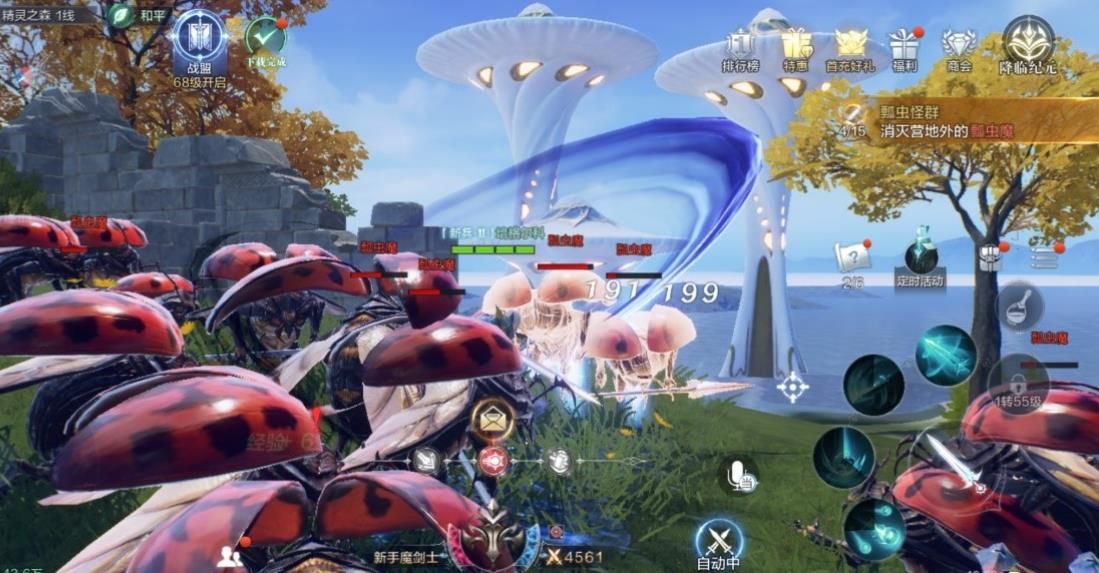Open the 商会 diamond guild icon
Screen dimensions: 1099x573
(x=958, y=46)
